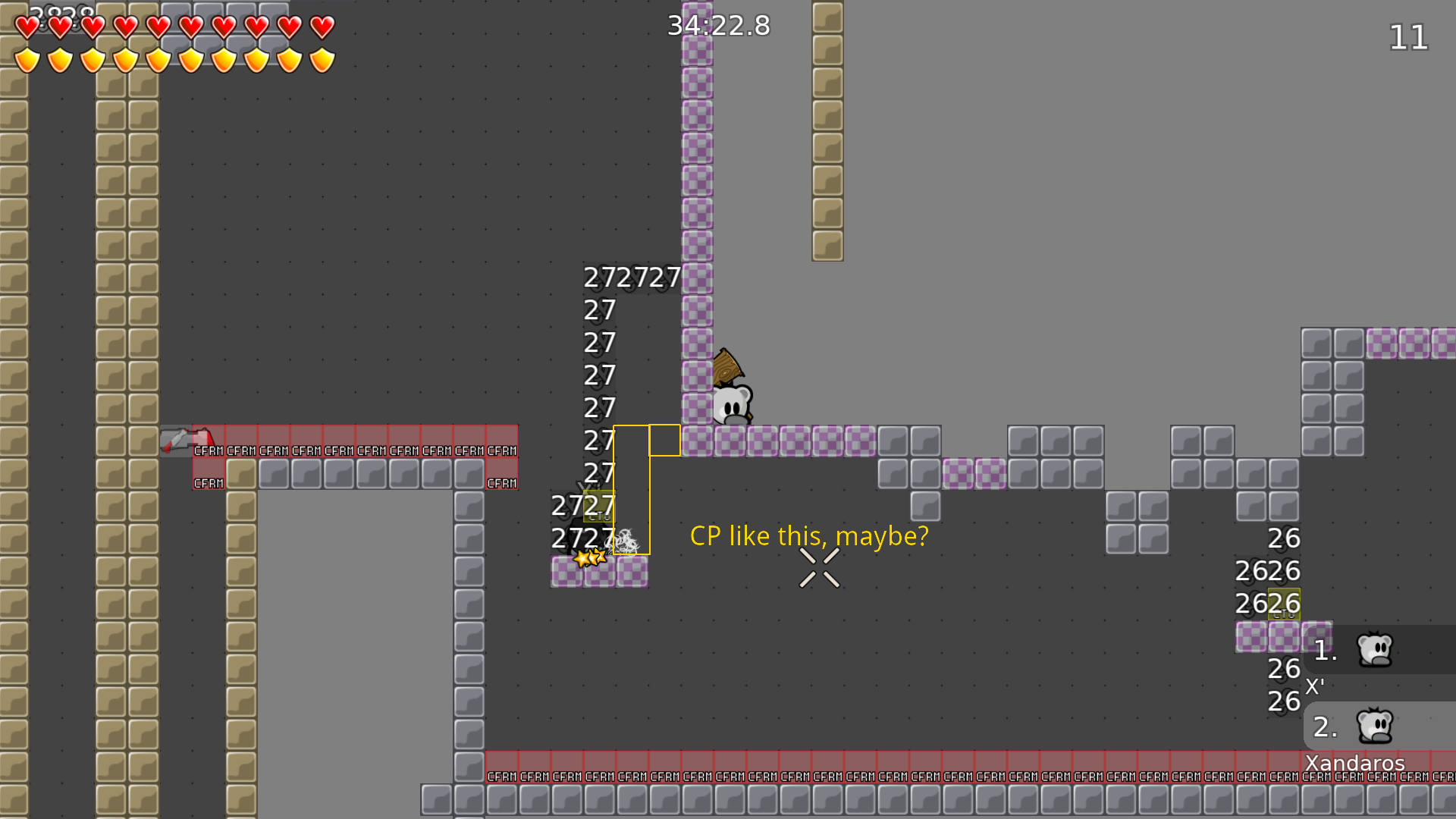Click the chat message CP like this, maybe?
The image size is (1456, 819).
[x=808, y=535]
